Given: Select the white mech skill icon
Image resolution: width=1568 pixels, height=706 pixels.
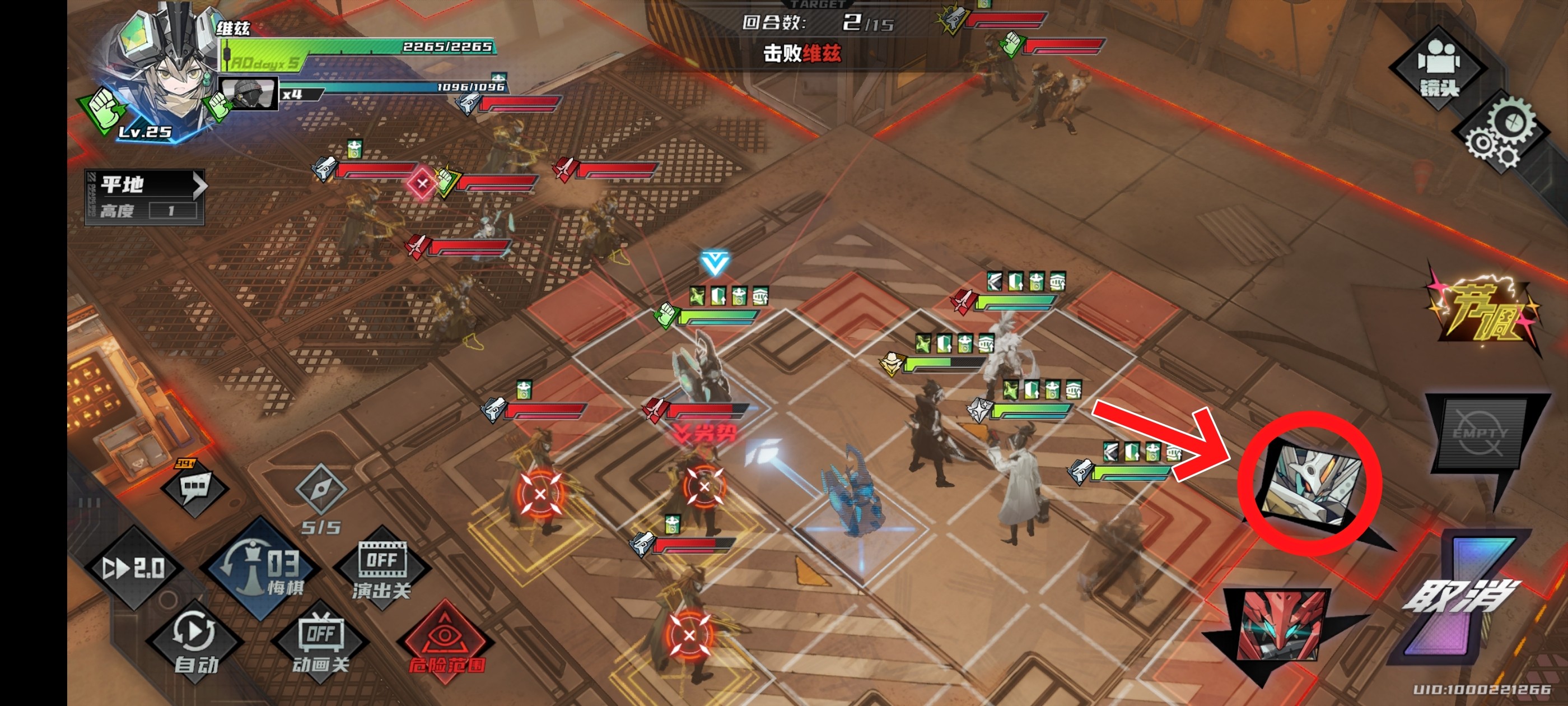Looking at the screenshot, I should 1310,484.
